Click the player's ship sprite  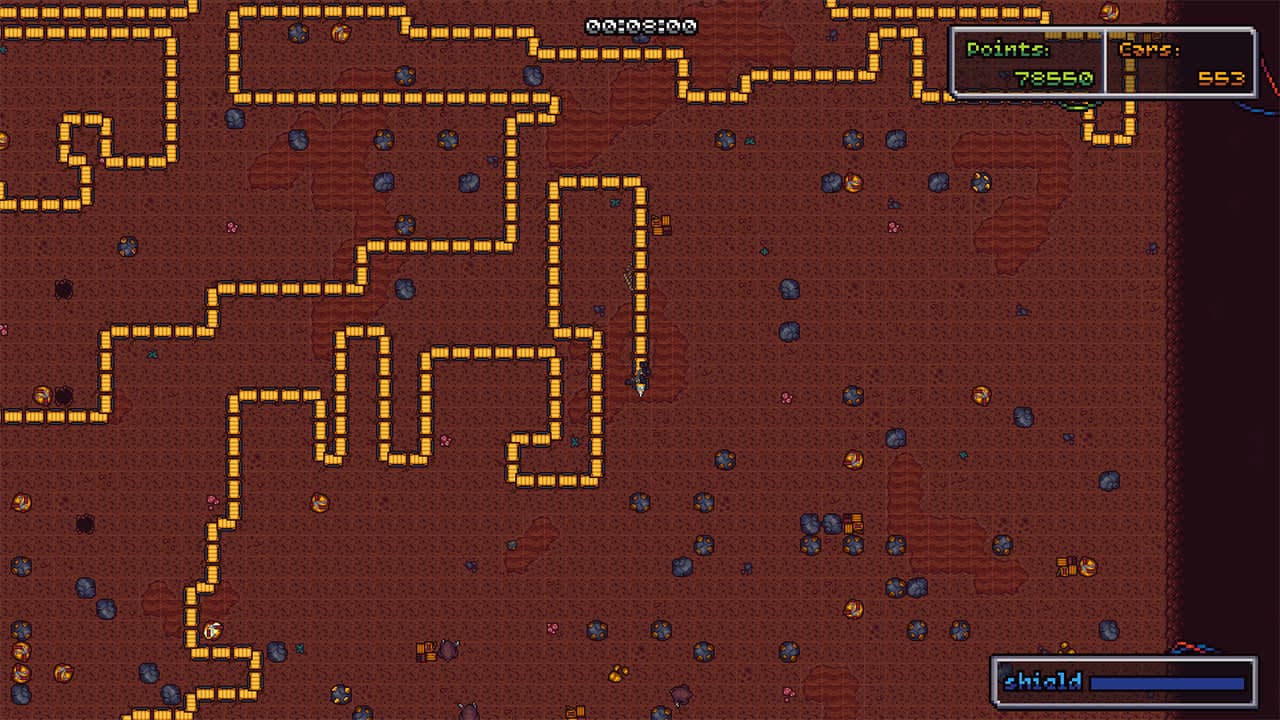click(640, 387)
